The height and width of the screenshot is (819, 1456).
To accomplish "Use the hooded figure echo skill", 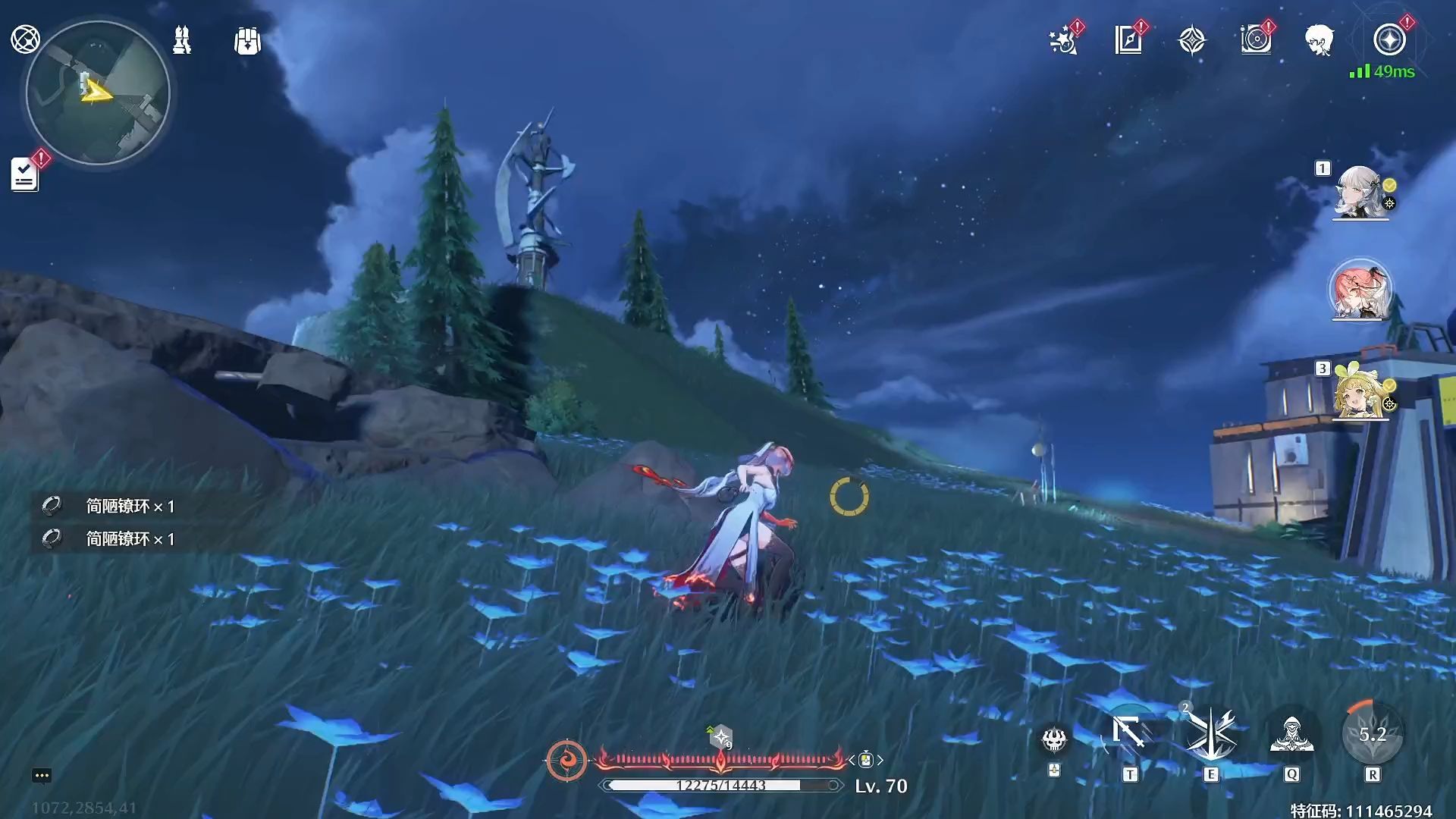I will [1291, 734].
